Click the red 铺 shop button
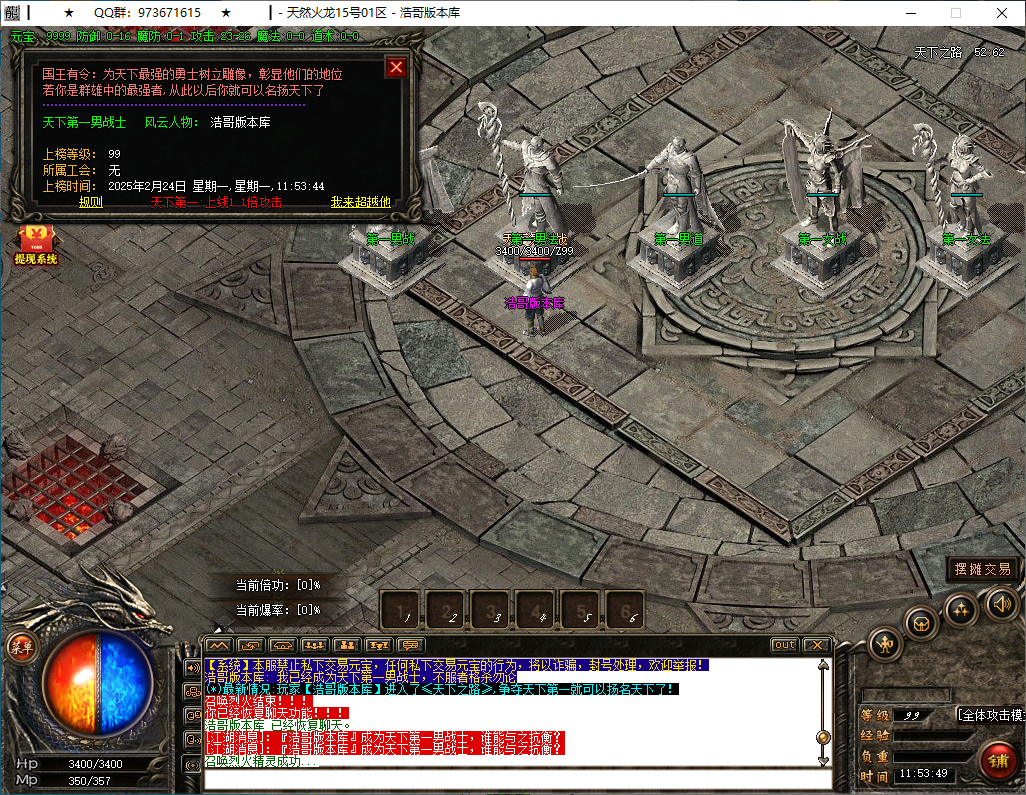This screenshot has width=1026, height=795. coord(997,761)
